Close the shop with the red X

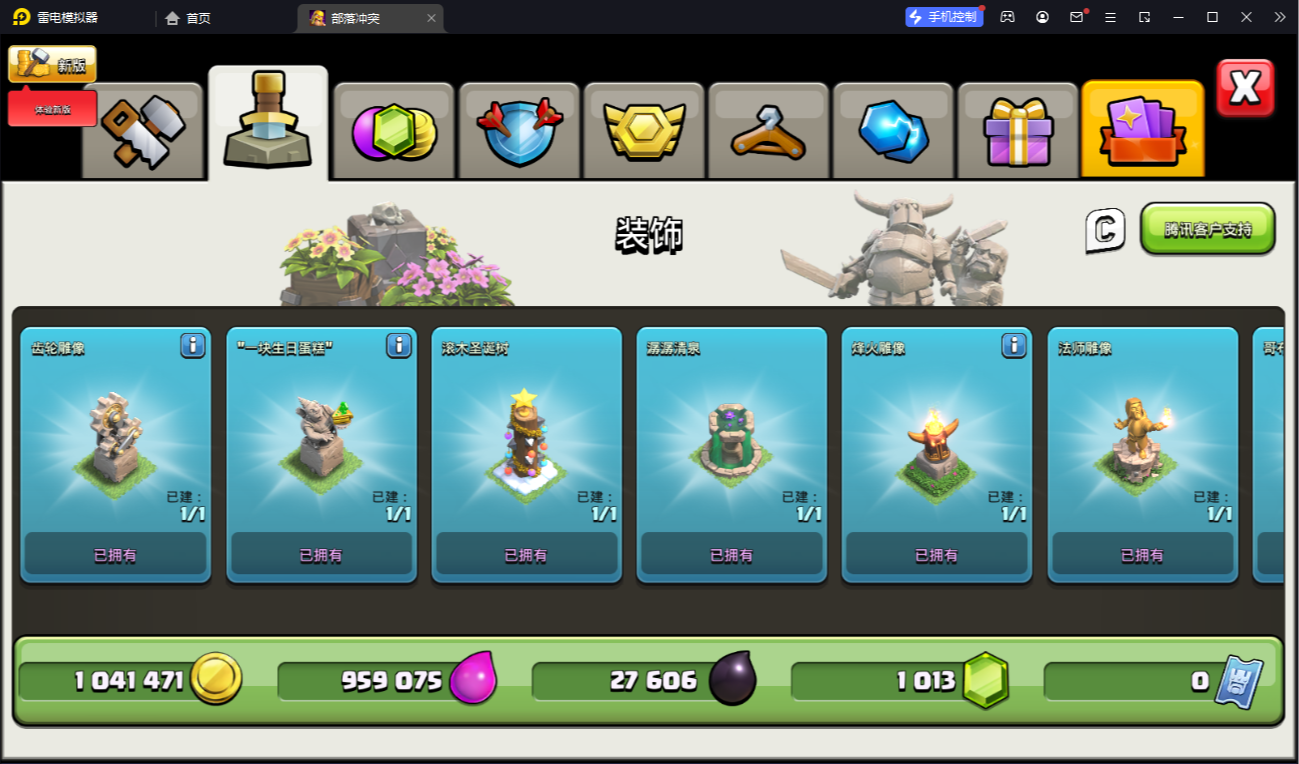(1245, 88)
